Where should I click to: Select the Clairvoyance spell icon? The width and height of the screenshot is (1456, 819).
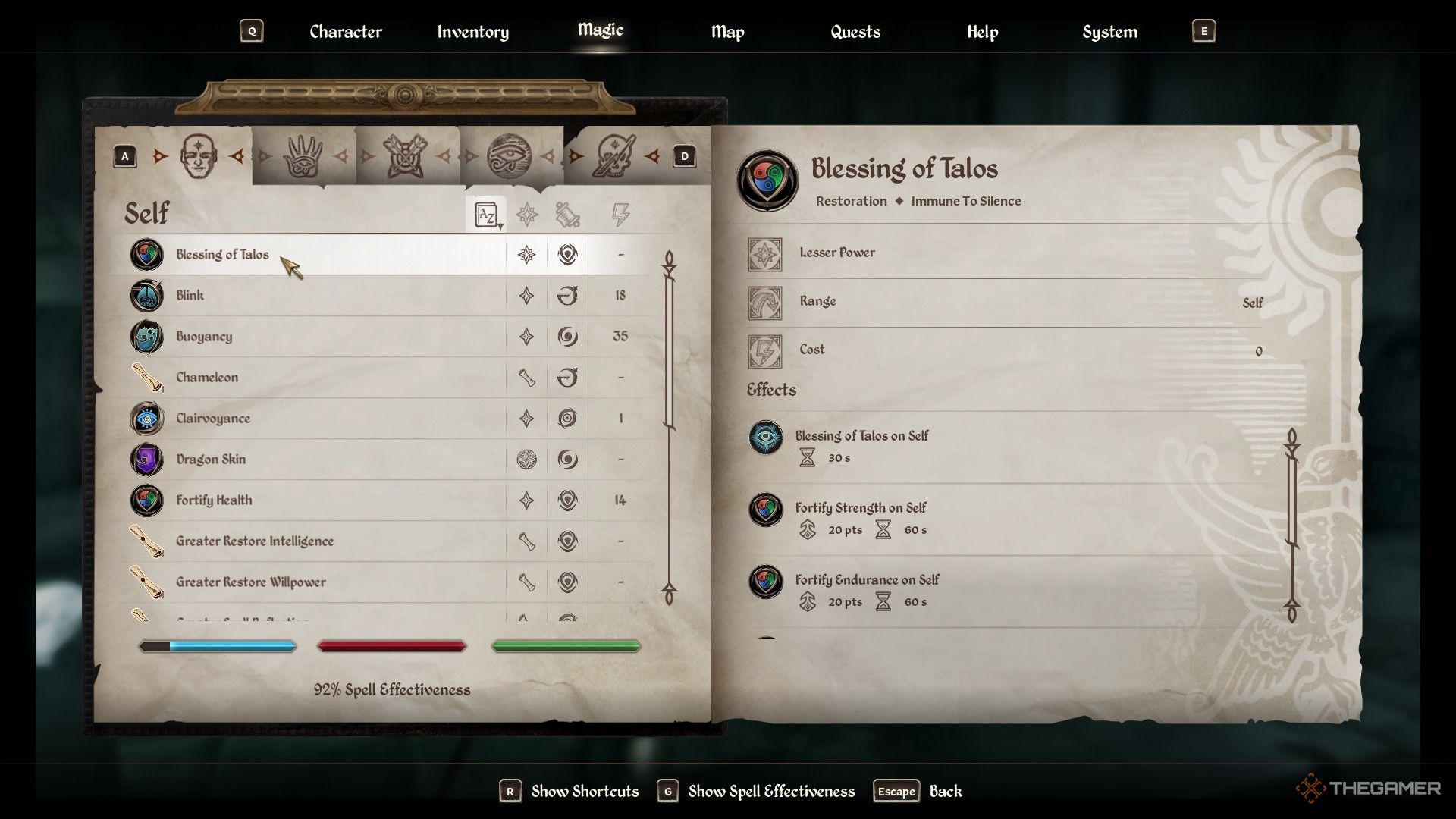click(x=146, y=418)
